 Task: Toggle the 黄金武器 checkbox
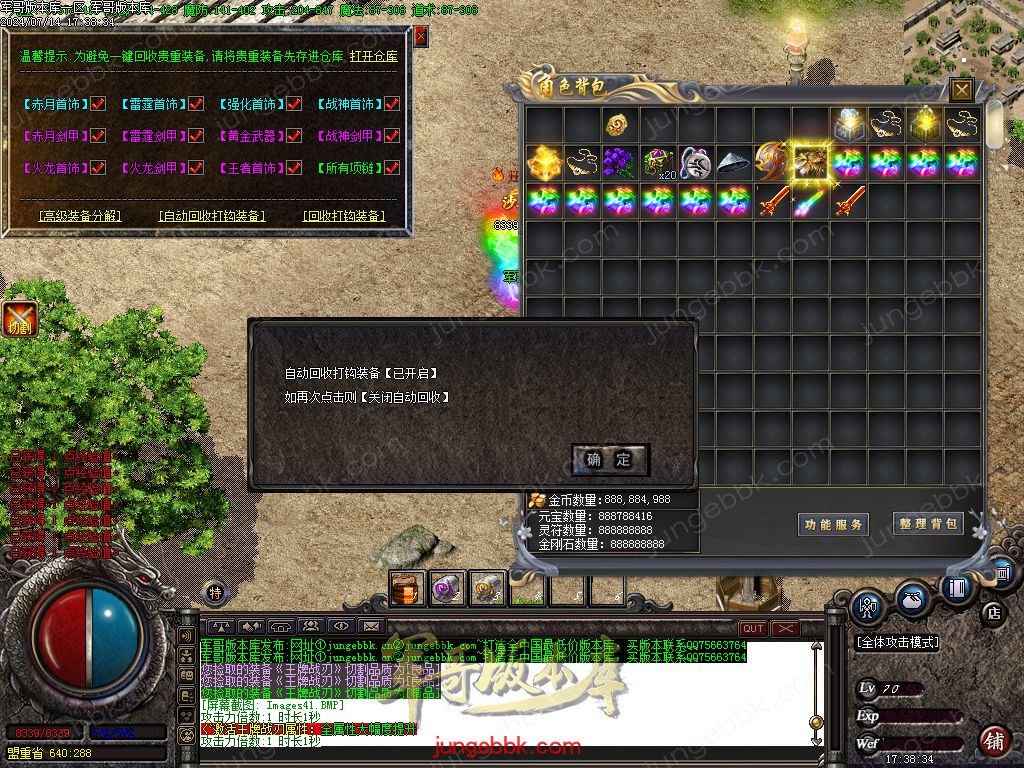pyautogui.click(x=294, y=136)
